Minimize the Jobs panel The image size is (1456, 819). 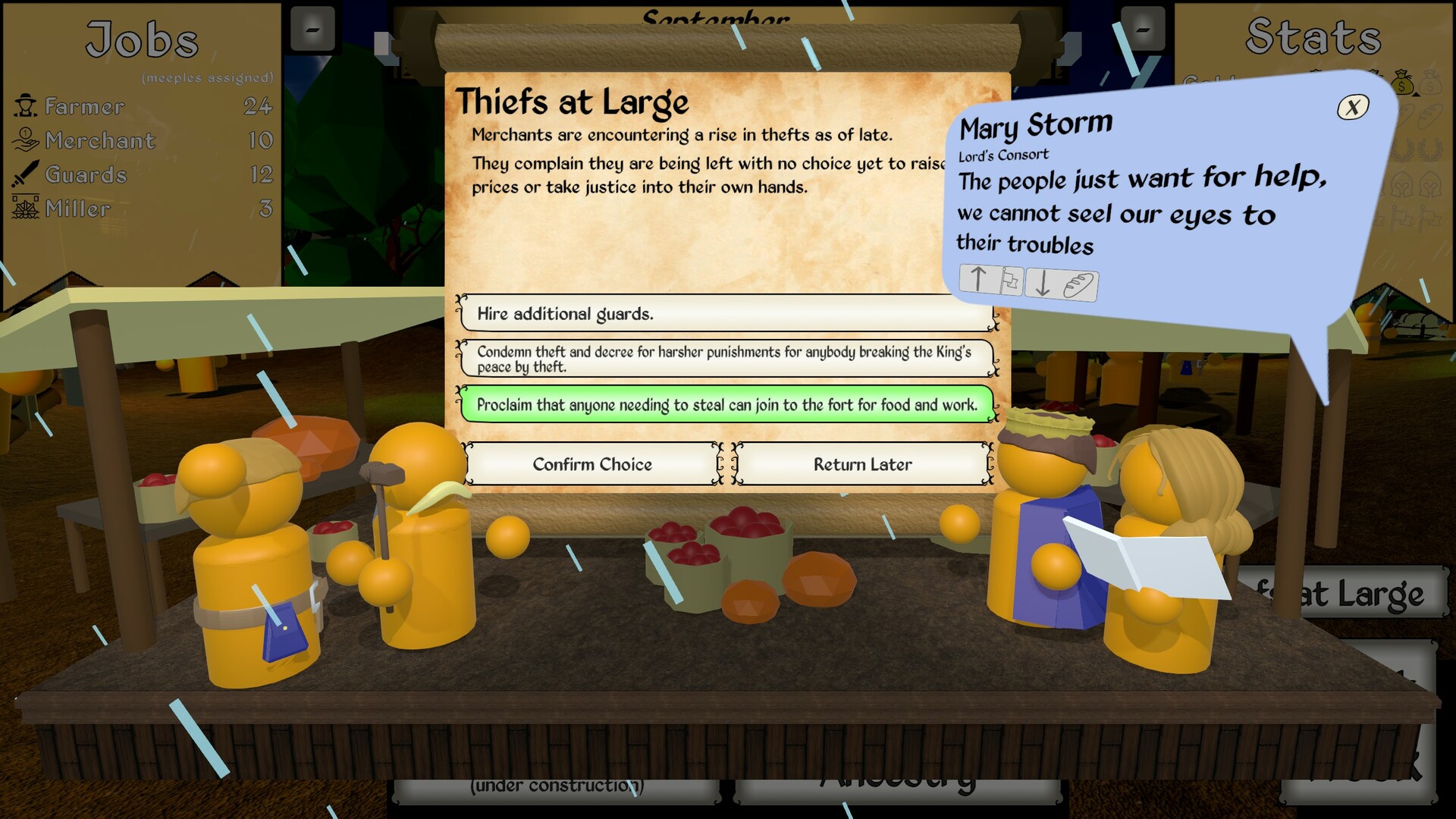coord(312,30)
